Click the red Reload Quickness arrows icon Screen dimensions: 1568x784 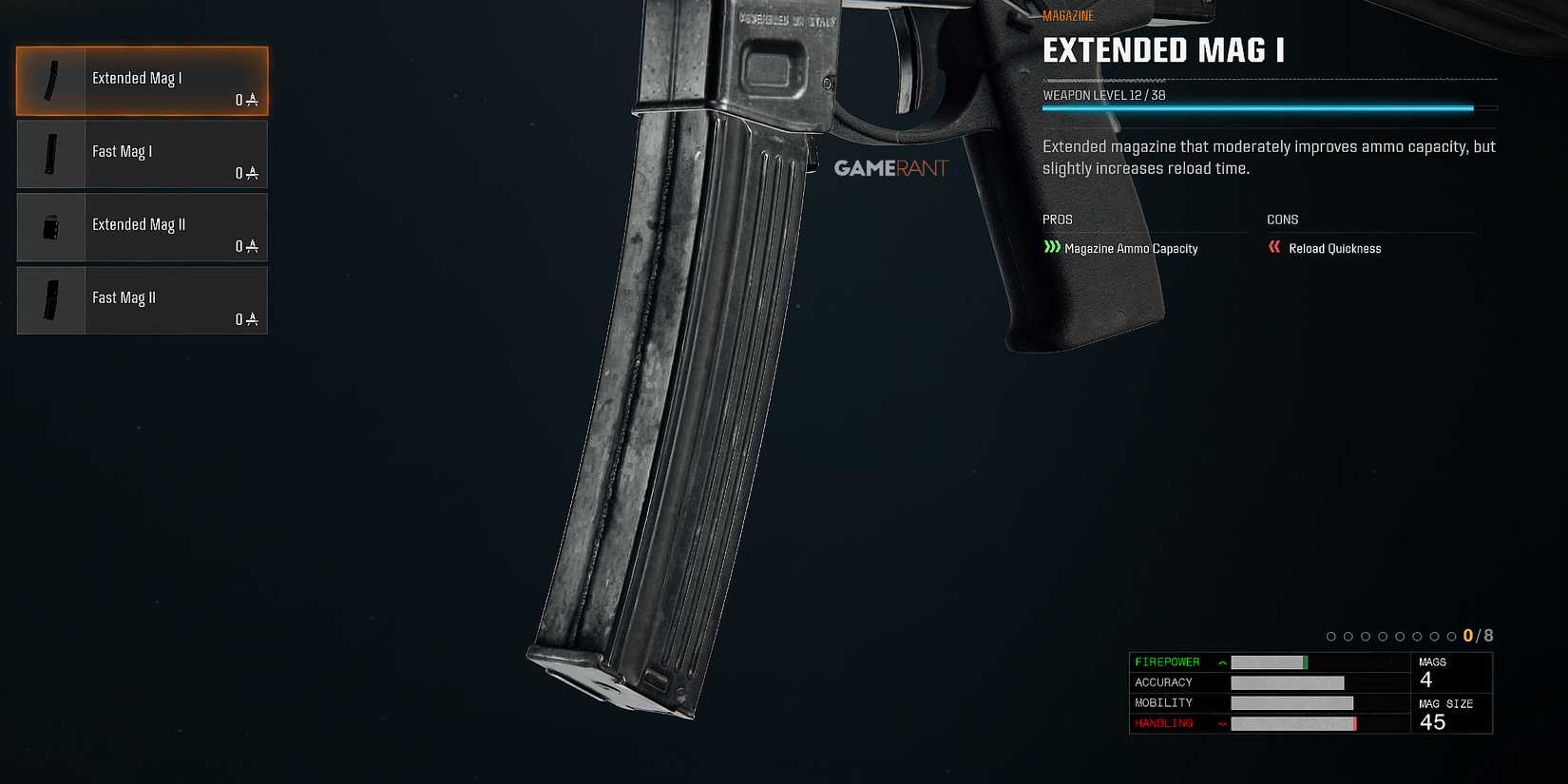[1274, 247]
